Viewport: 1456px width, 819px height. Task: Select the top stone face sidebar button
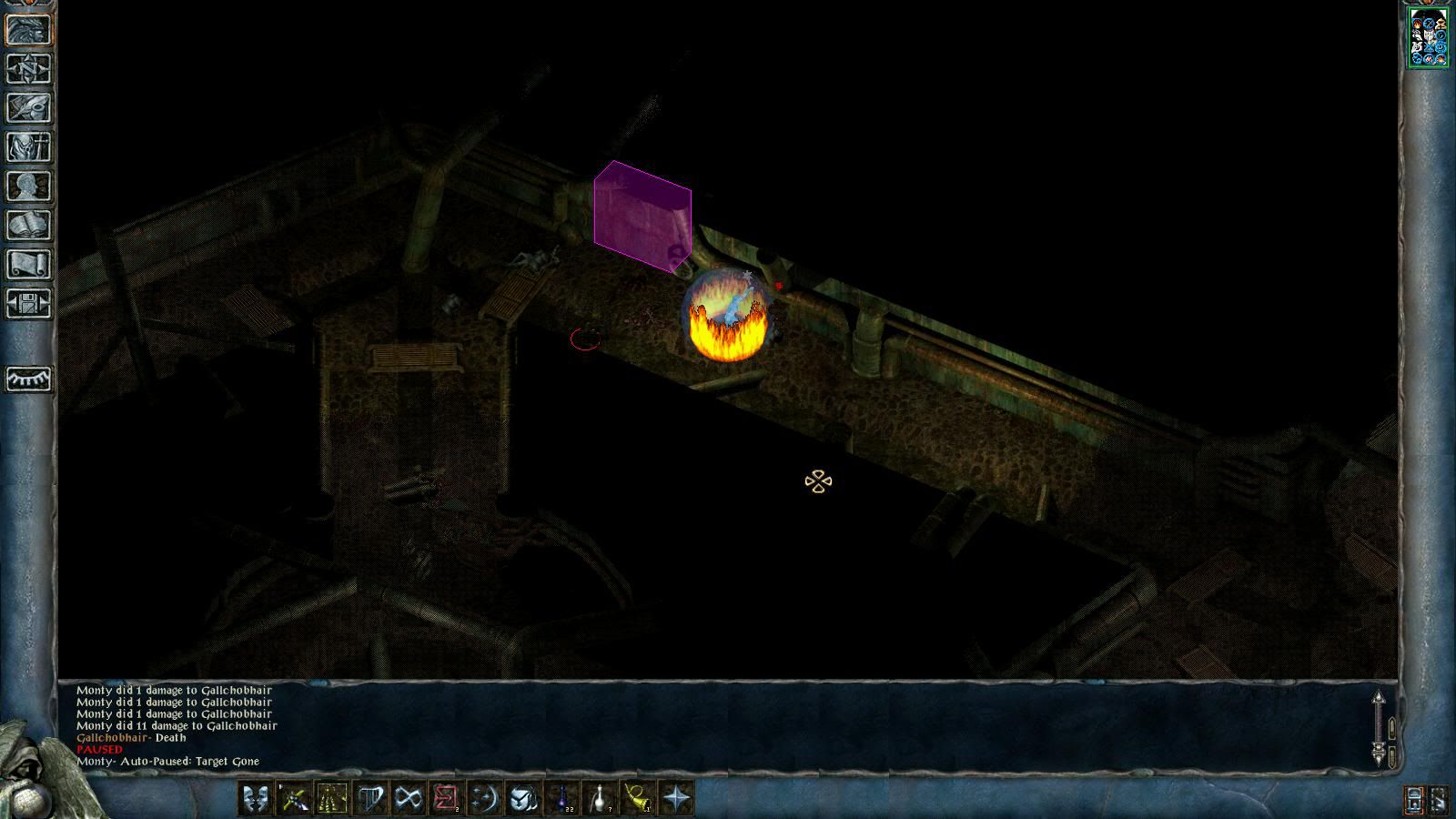(x=28, y=30)
